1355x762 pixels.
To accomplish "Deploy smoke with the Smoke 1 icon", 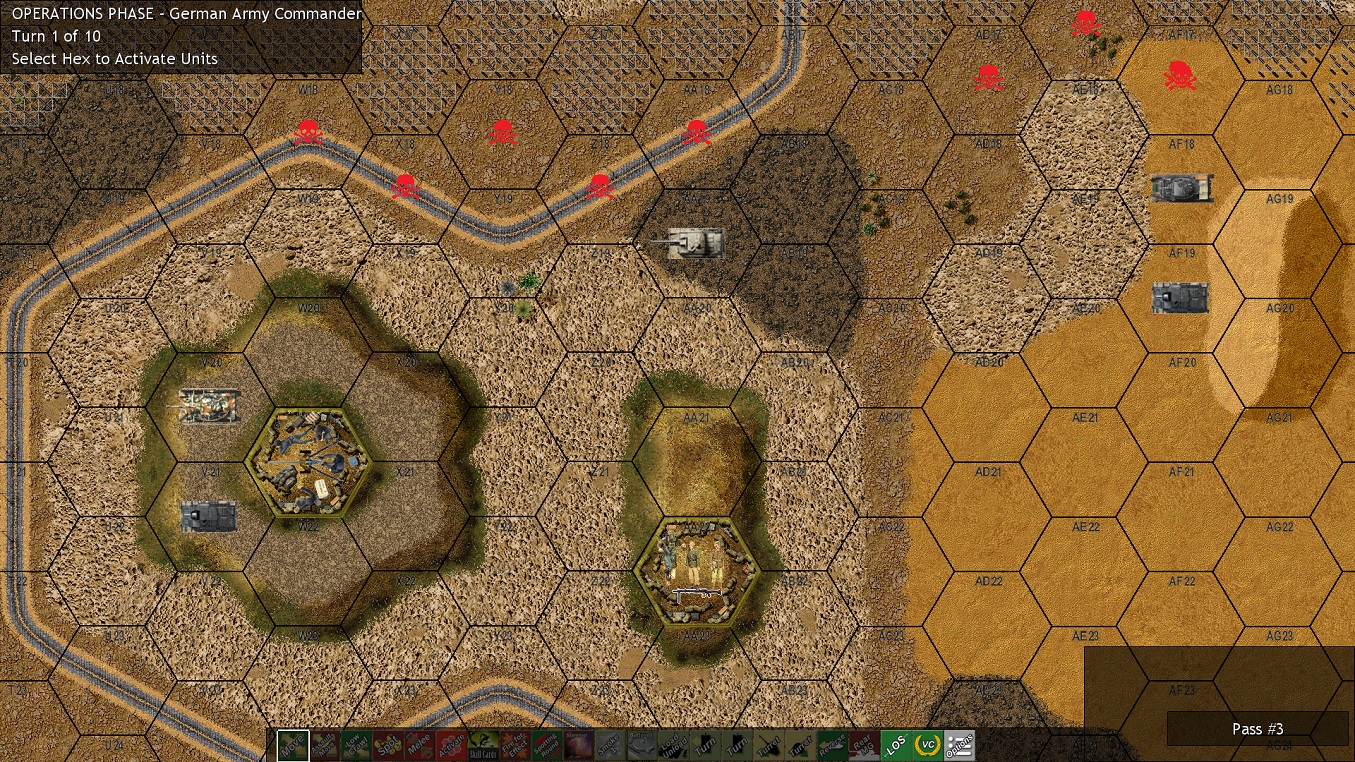I will tap(609, 745).
